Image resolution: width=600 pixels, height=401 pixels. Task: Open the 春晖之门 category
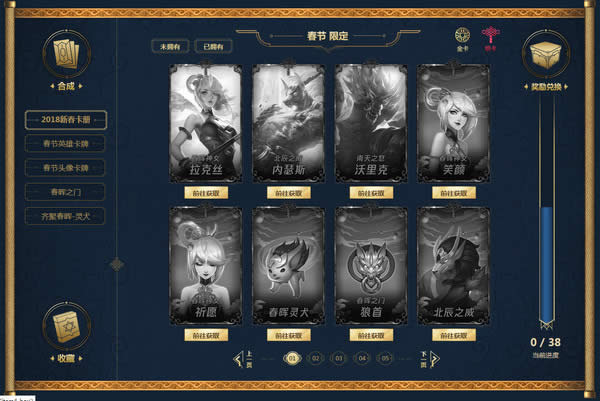click(x=66, y=191)
